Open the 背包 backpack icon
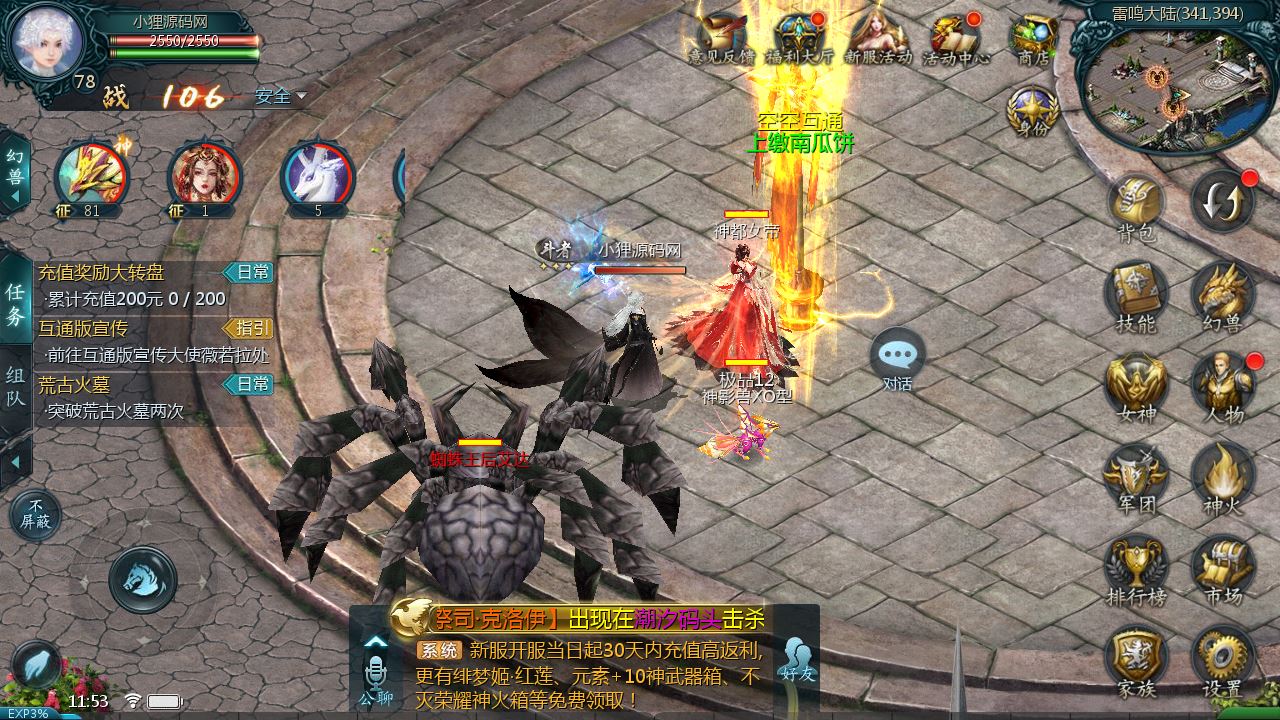The image size is (1280, 720). pyautogui.click(x=1136, y=205)
